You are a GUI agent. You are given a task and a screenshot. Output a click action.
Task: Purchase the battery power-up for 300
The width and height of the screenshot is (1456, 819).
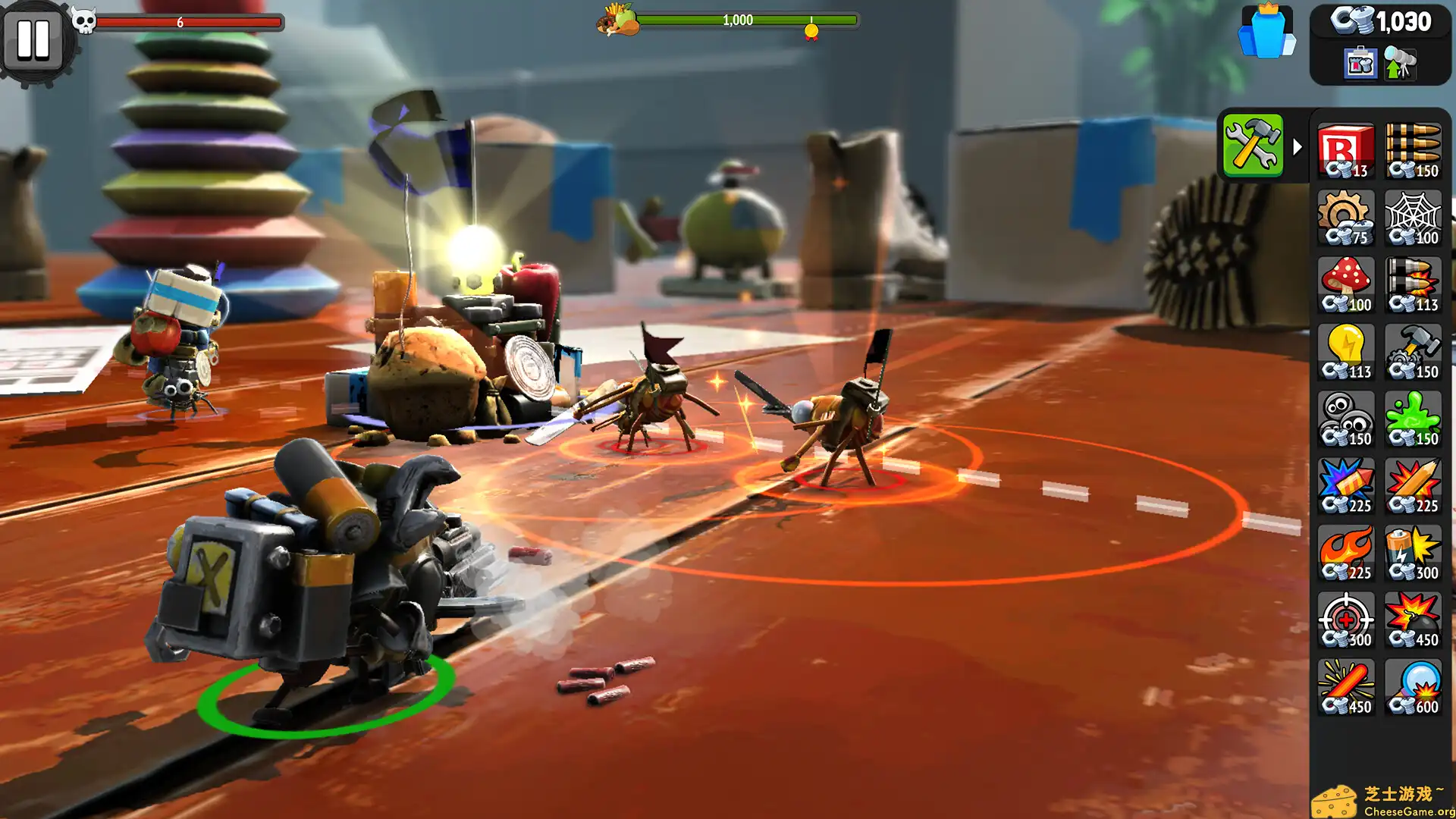point(1414,551)
